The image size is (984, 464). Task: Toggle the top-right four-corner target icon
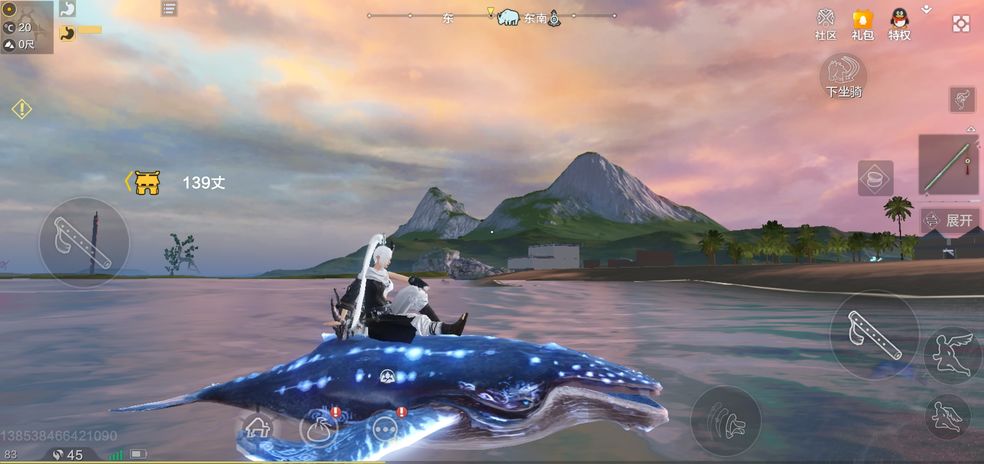click(961, 24)
